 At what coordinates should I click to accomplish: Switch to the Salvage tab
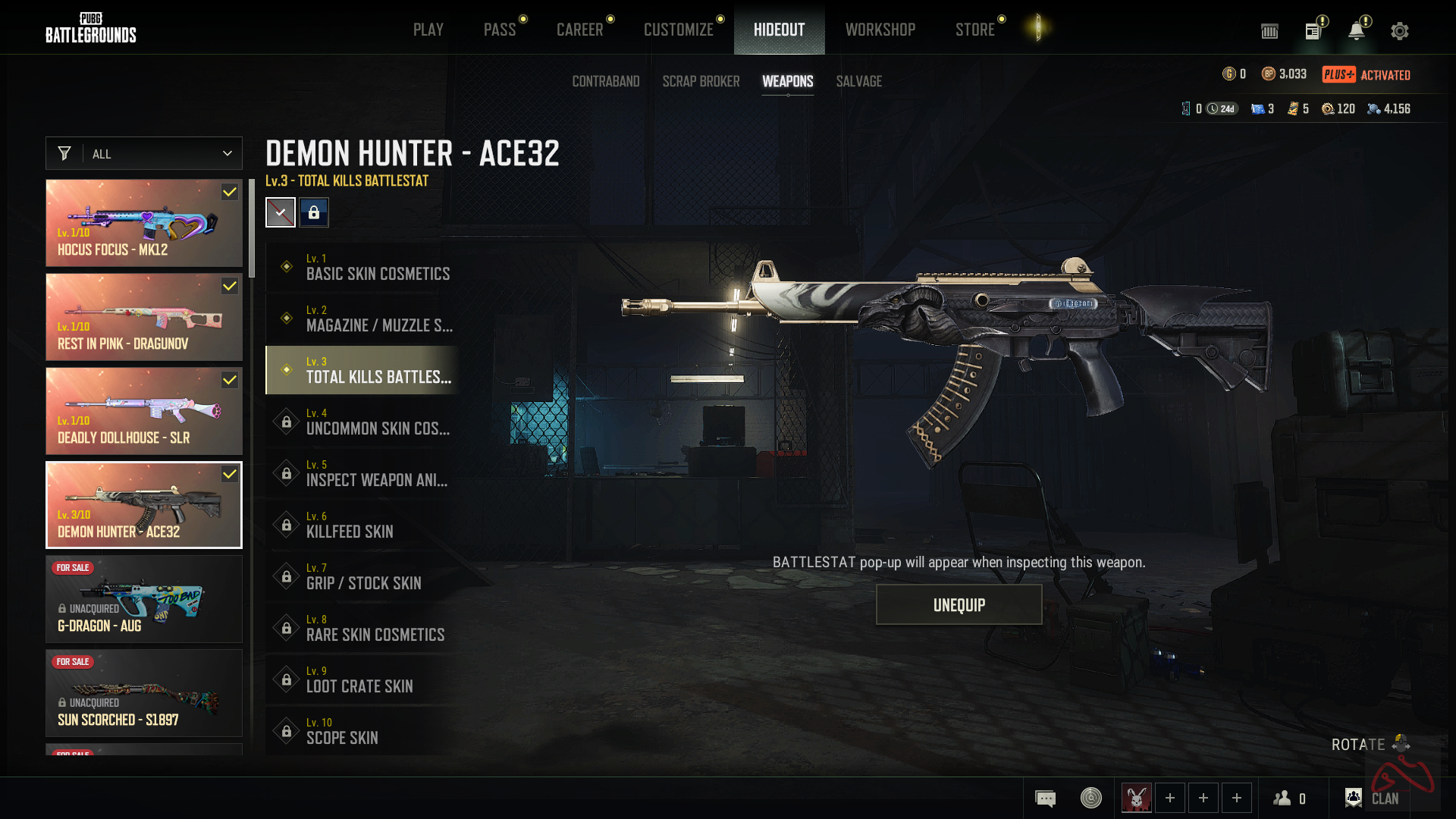[x=858, y=81]
